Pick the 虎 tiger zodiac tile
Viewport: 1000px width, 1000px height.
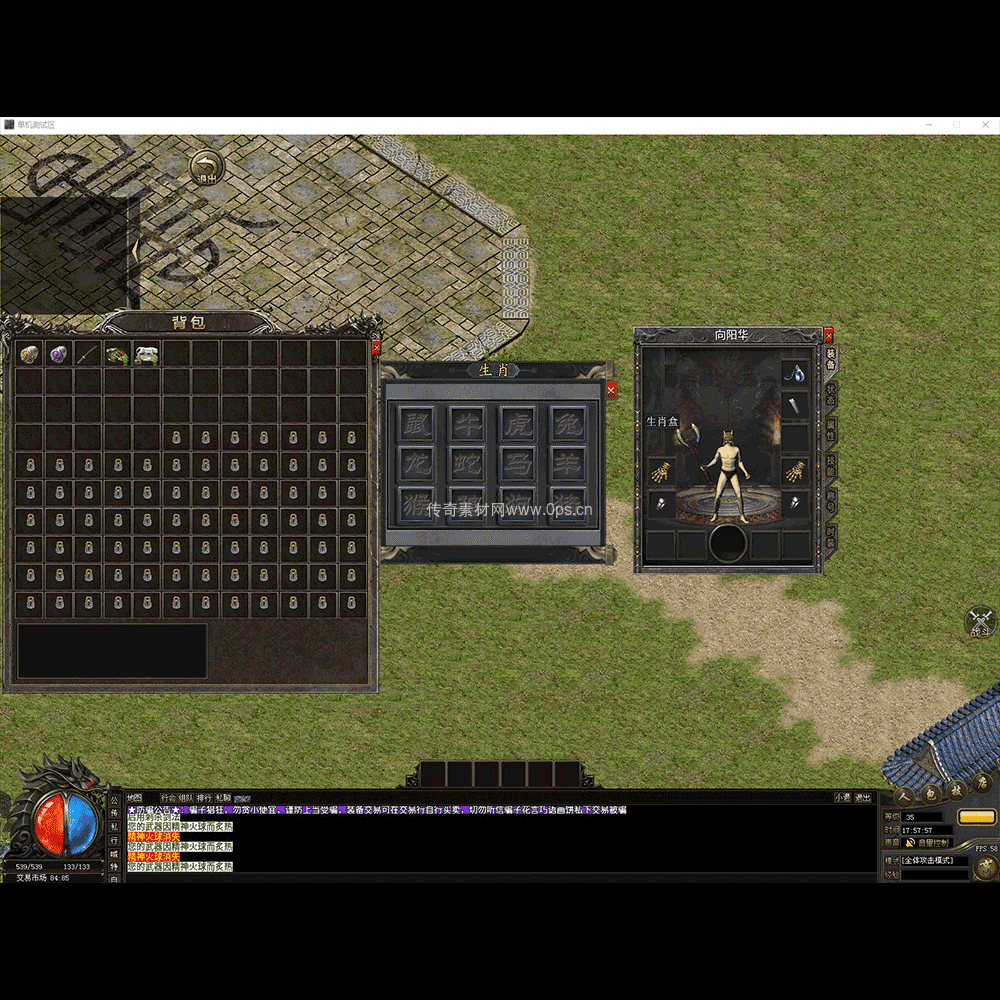point(517,422)
